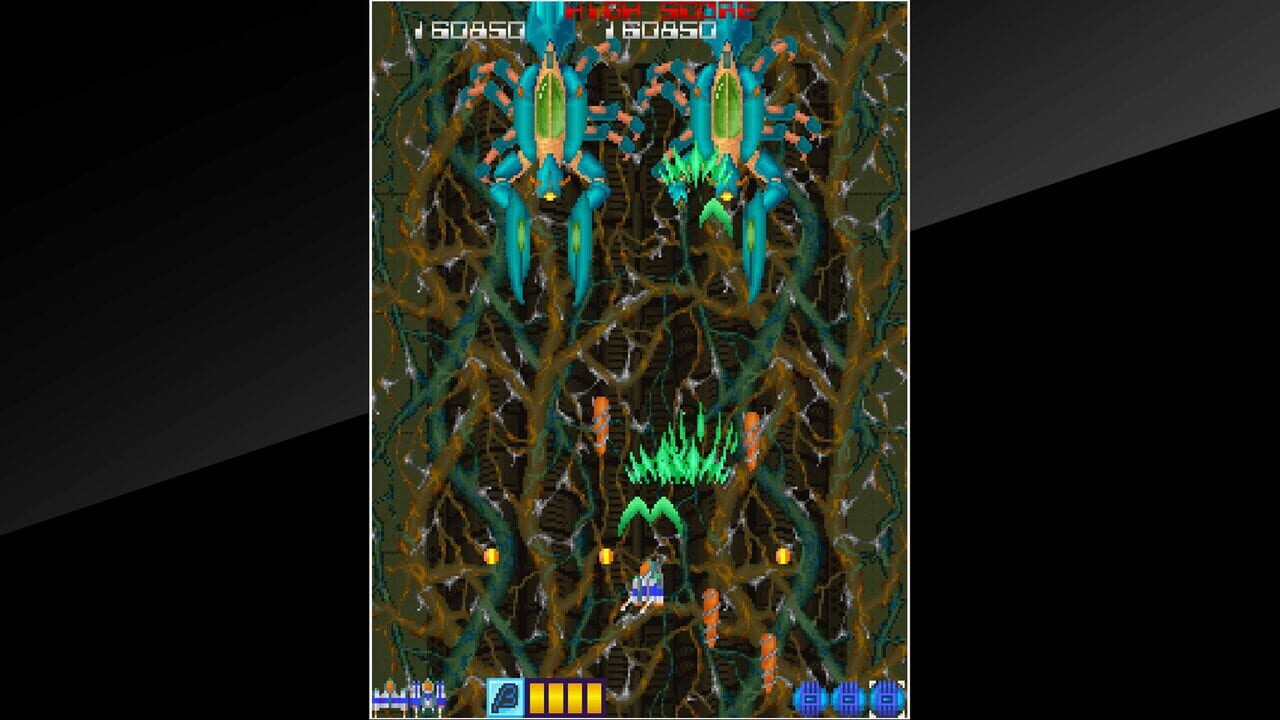Viewport: 1280px width, 720px height.
Task: Click the leftmost player ship life icon
Action: tap(388, 698)
